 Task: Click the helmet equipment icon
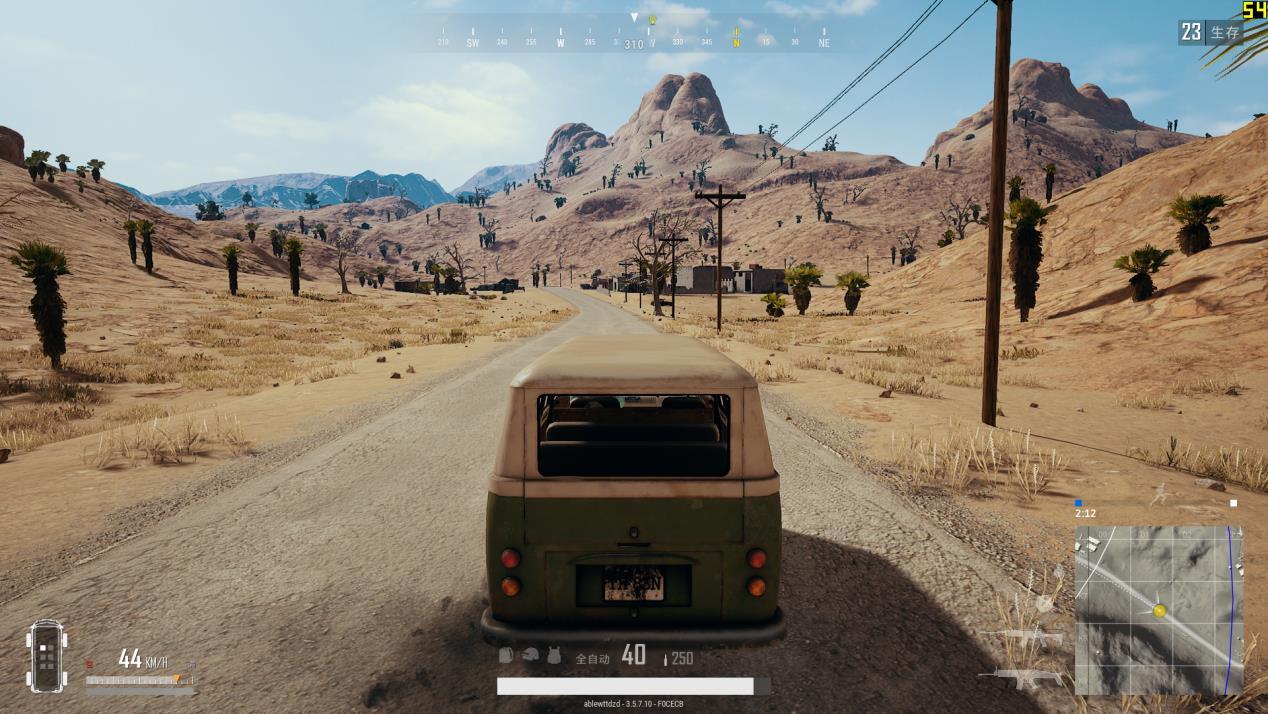pos(530,655)
